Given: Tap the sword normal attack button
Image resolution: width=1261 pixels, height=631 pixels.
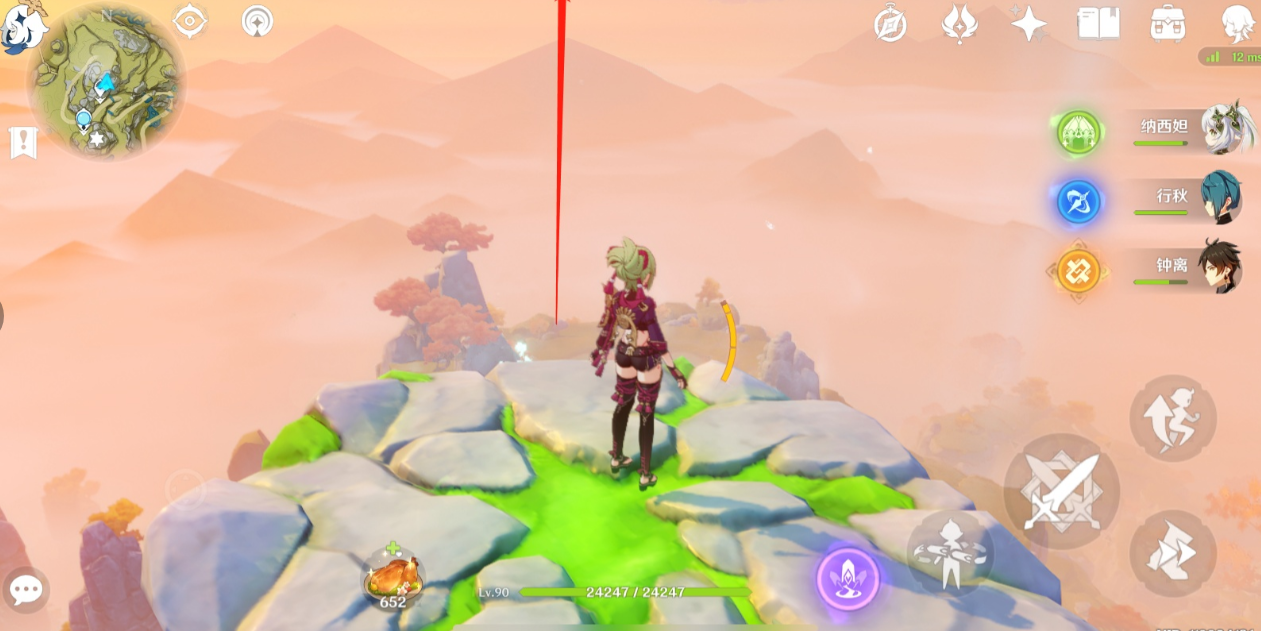Looking at the screenshot, I should point(1061,491).
